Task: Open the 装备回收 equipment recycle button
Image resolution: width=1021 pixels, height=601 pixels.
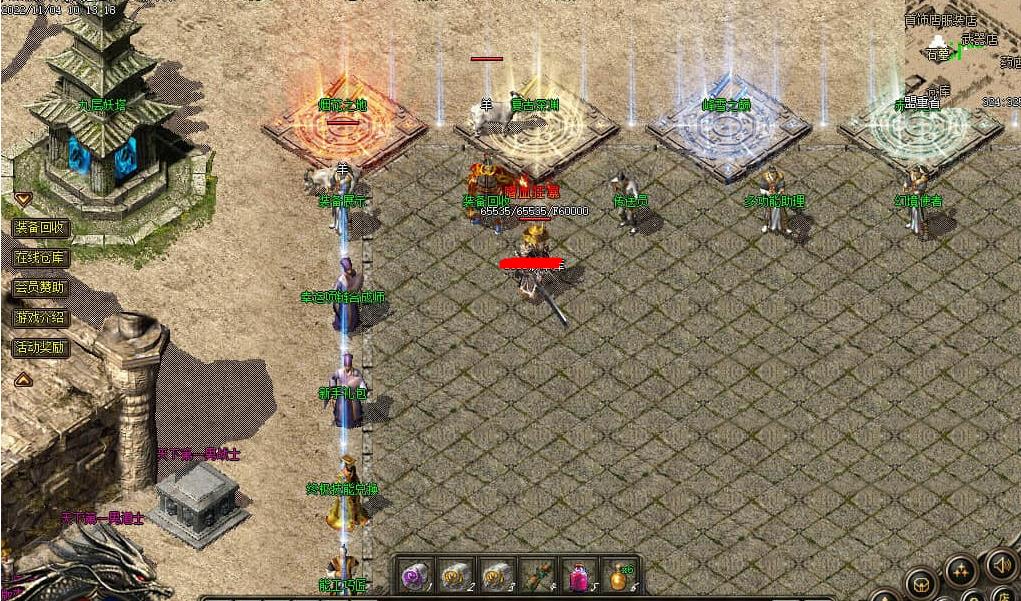Action: point(41,227)
